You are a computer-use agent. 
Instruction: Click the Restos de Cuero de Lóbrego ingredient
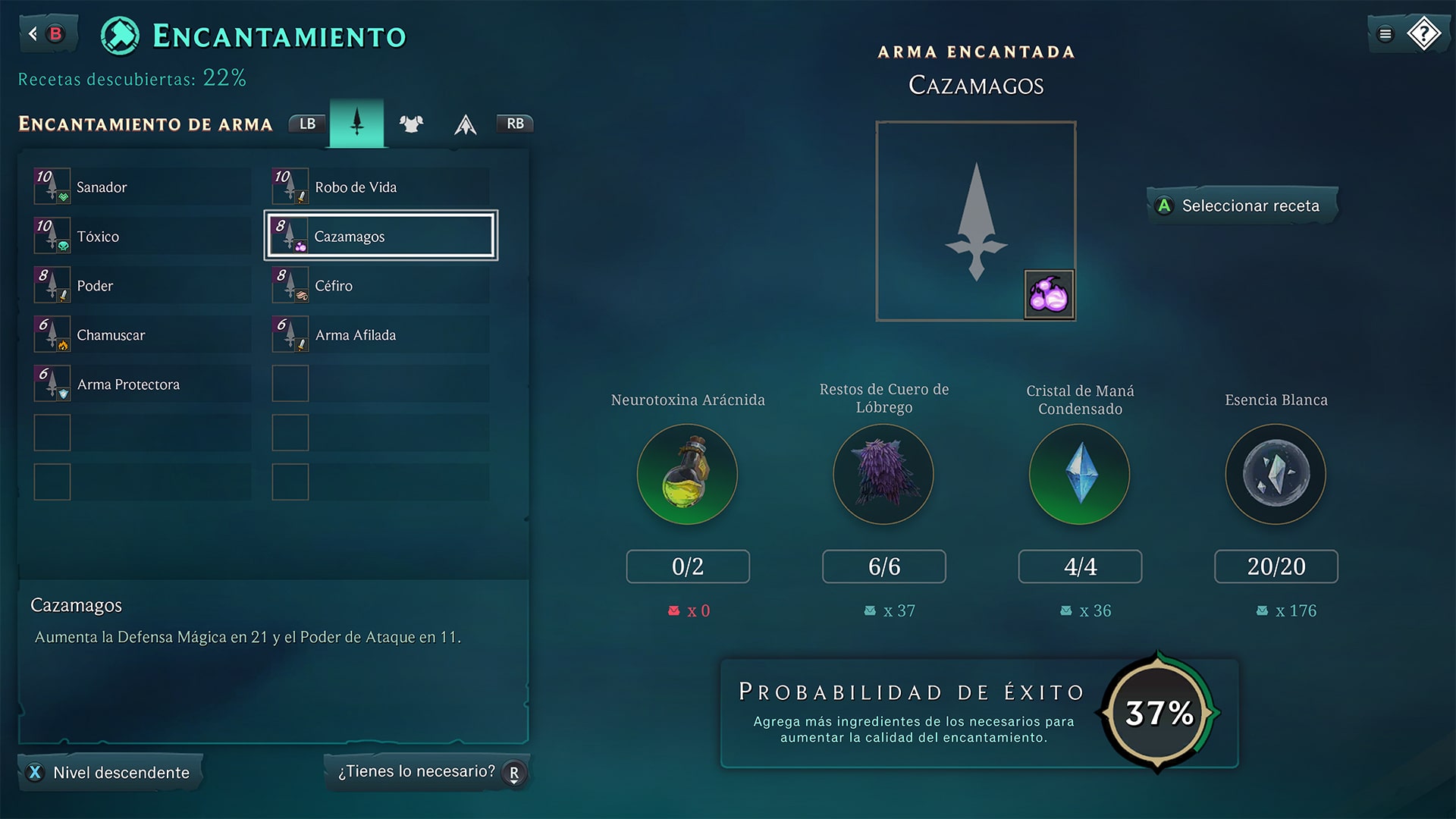click(x=883, y=475)
